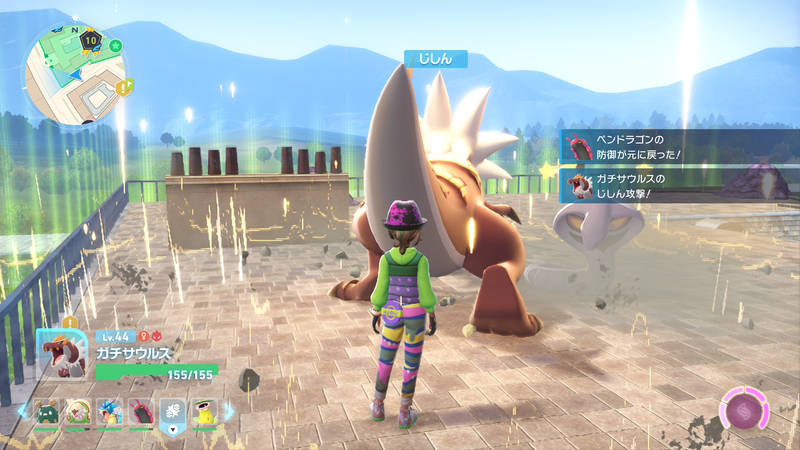Viewport: 800px width, 450px height.
Task: Click the right arrow of the party bar
Action: point(229,412)
